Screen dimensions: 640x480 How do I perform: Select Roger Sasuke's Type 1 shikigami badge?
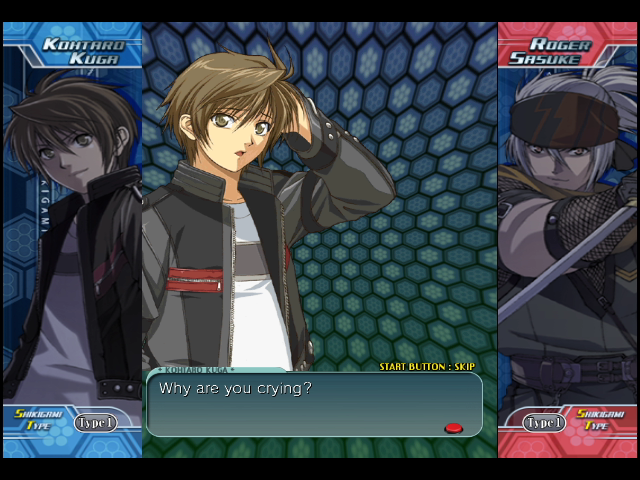[x=544, y=423]
